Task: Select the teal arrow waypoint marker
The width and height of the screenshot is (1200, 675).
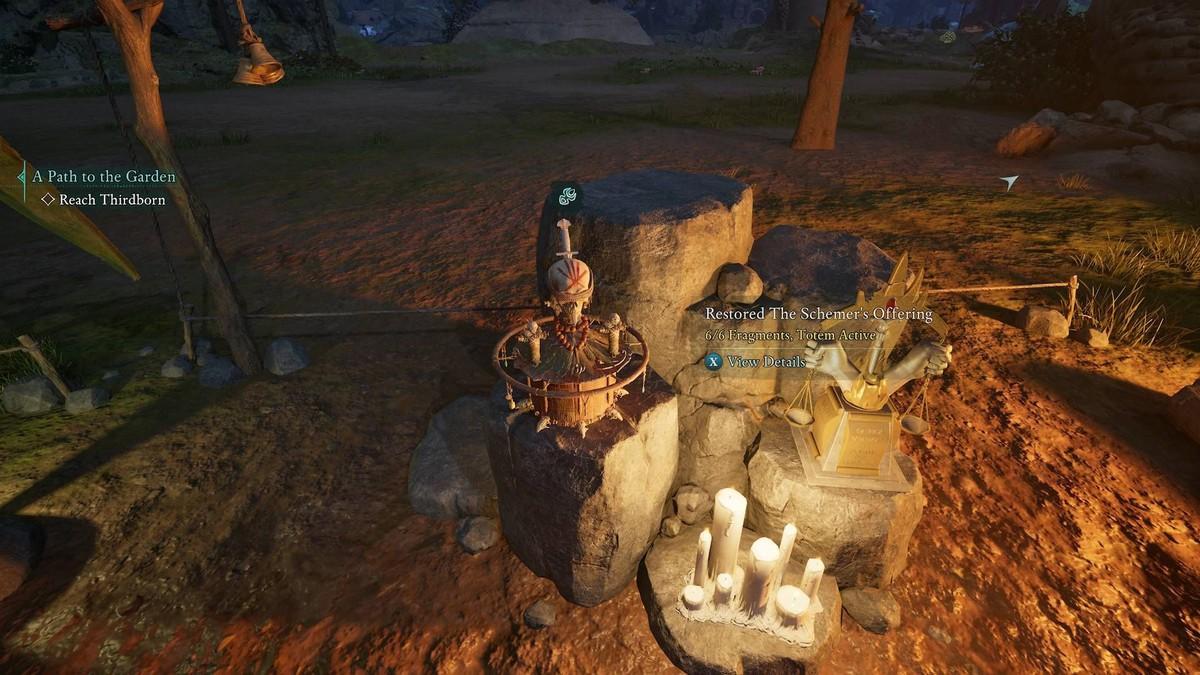Action: click(x=1009, y=182)
